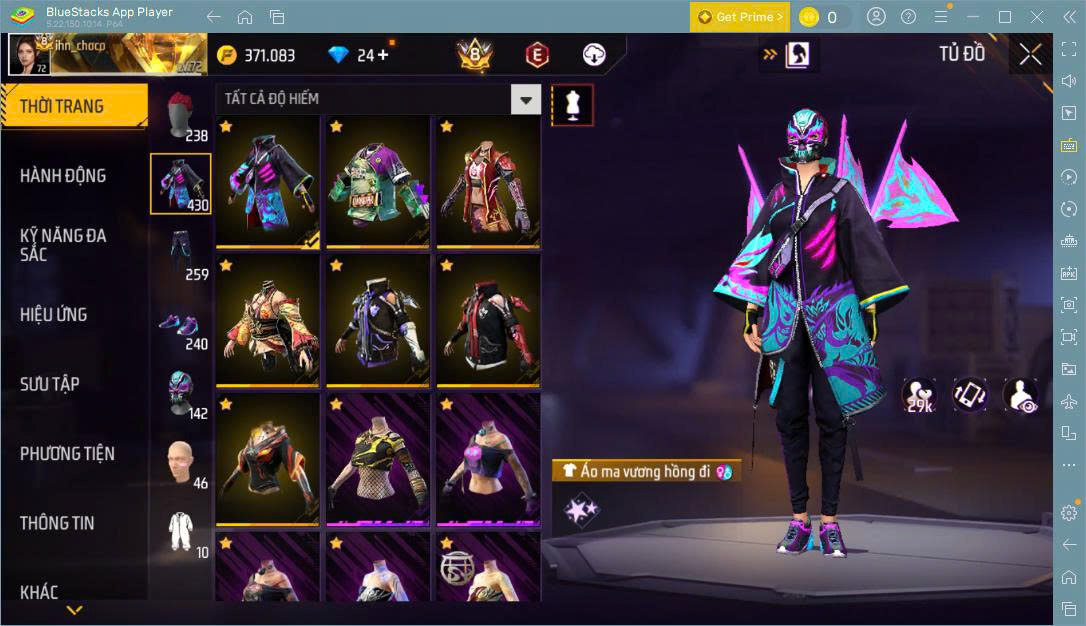Choose the pants subcategory icon

point(180,254)
